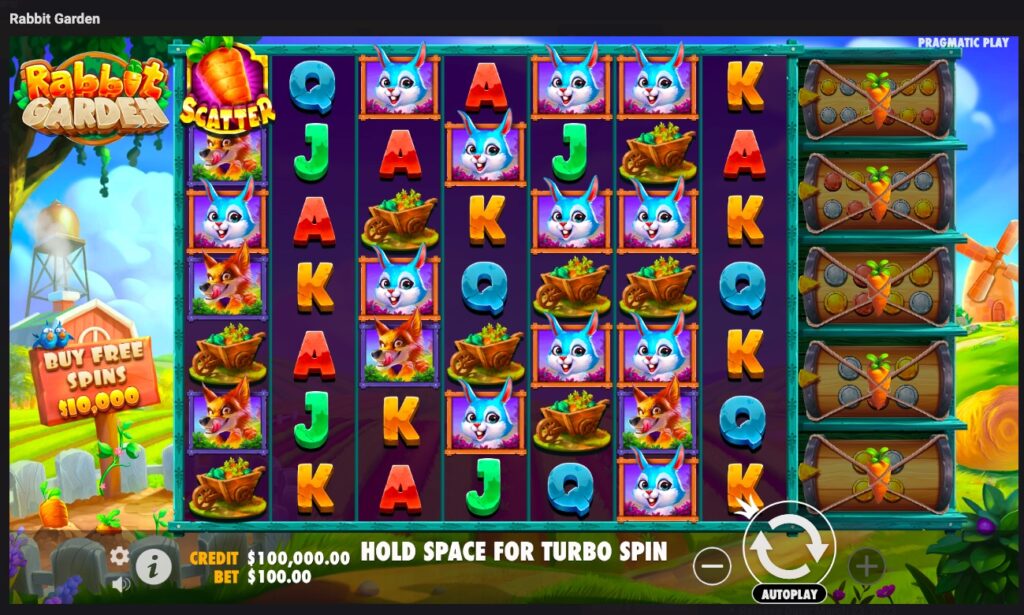Viewport: 1024px width, 615px height.
Task: Spin the reels with the circular arrow button
Action: (789, 545)
